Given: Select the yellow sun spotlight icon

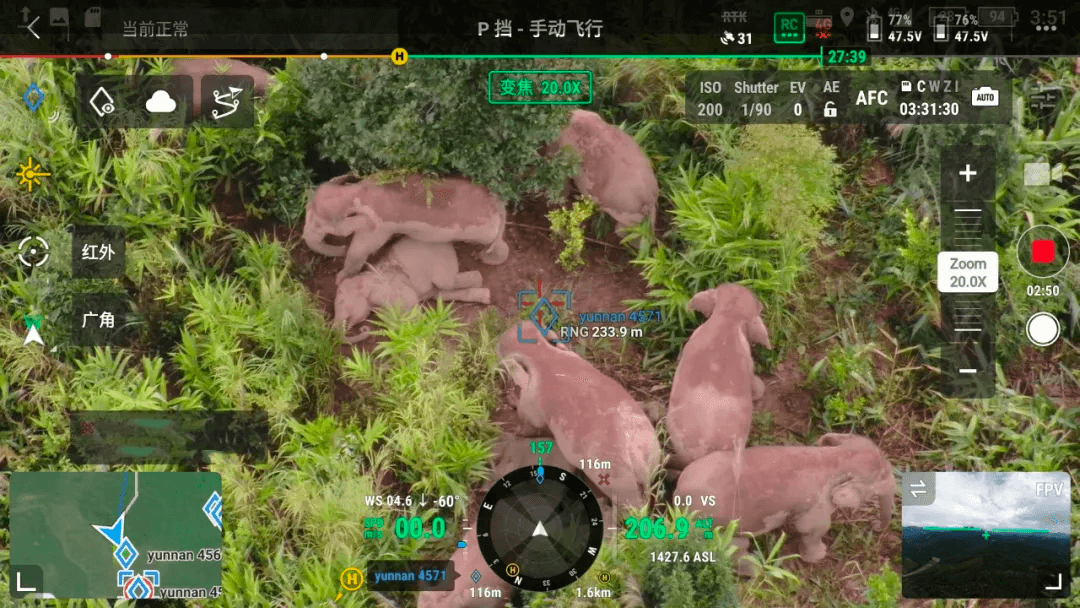Looking at the screenshot, I should click(32, 175).
